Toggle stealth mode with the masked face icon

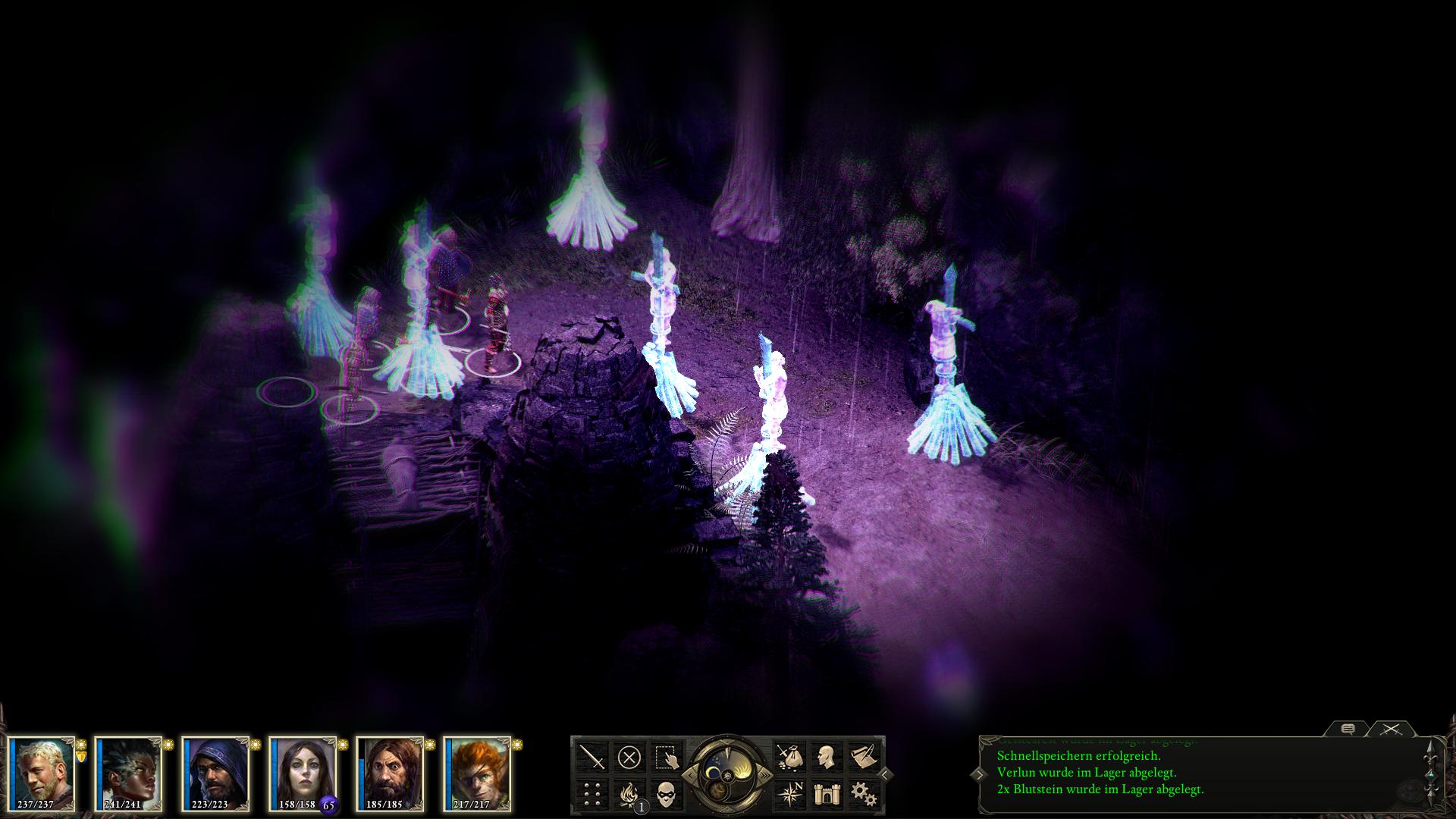click(666, 794)
